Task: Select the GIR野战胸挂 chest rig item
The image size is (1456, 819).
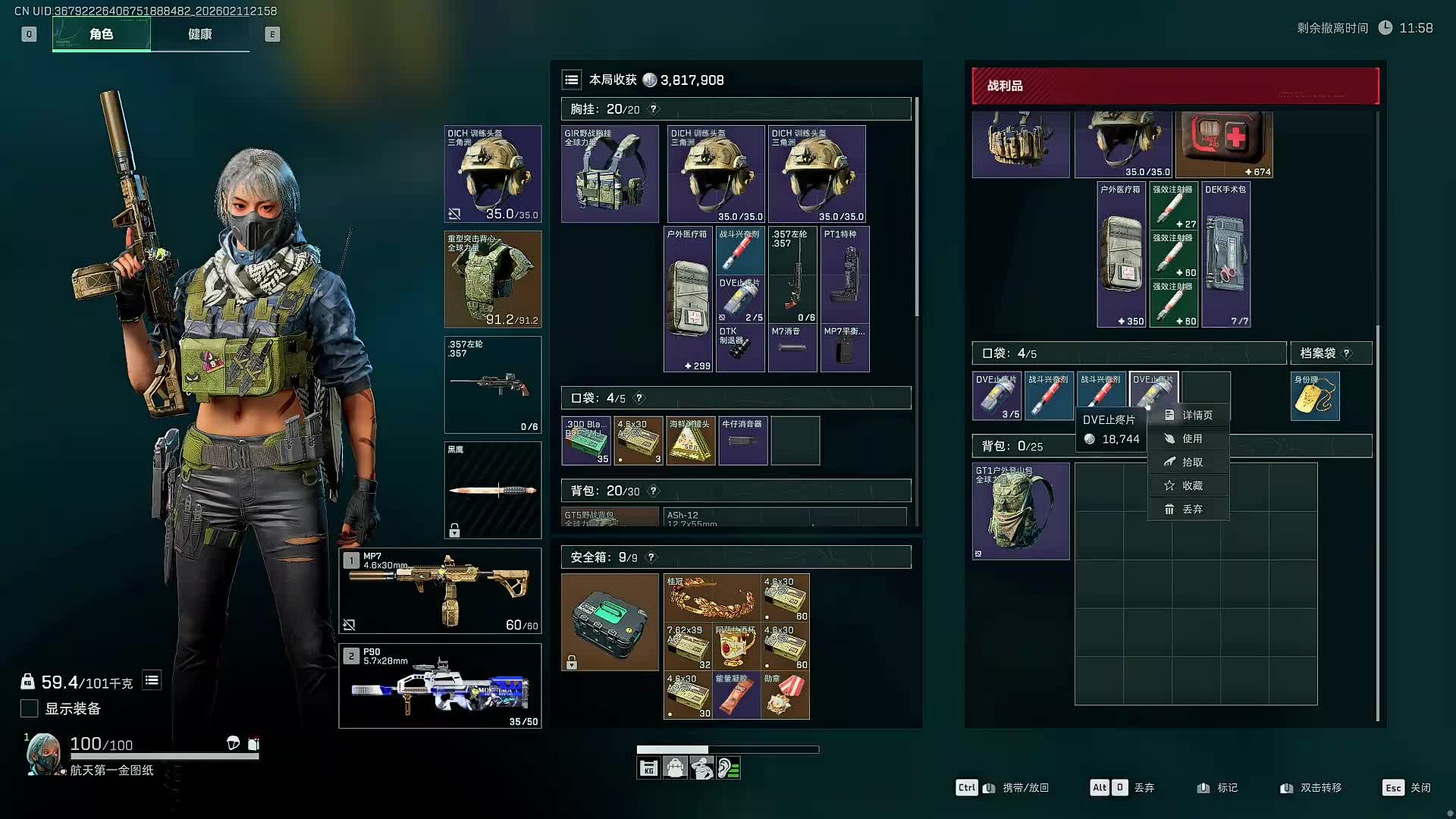Action: pos(610,174)
